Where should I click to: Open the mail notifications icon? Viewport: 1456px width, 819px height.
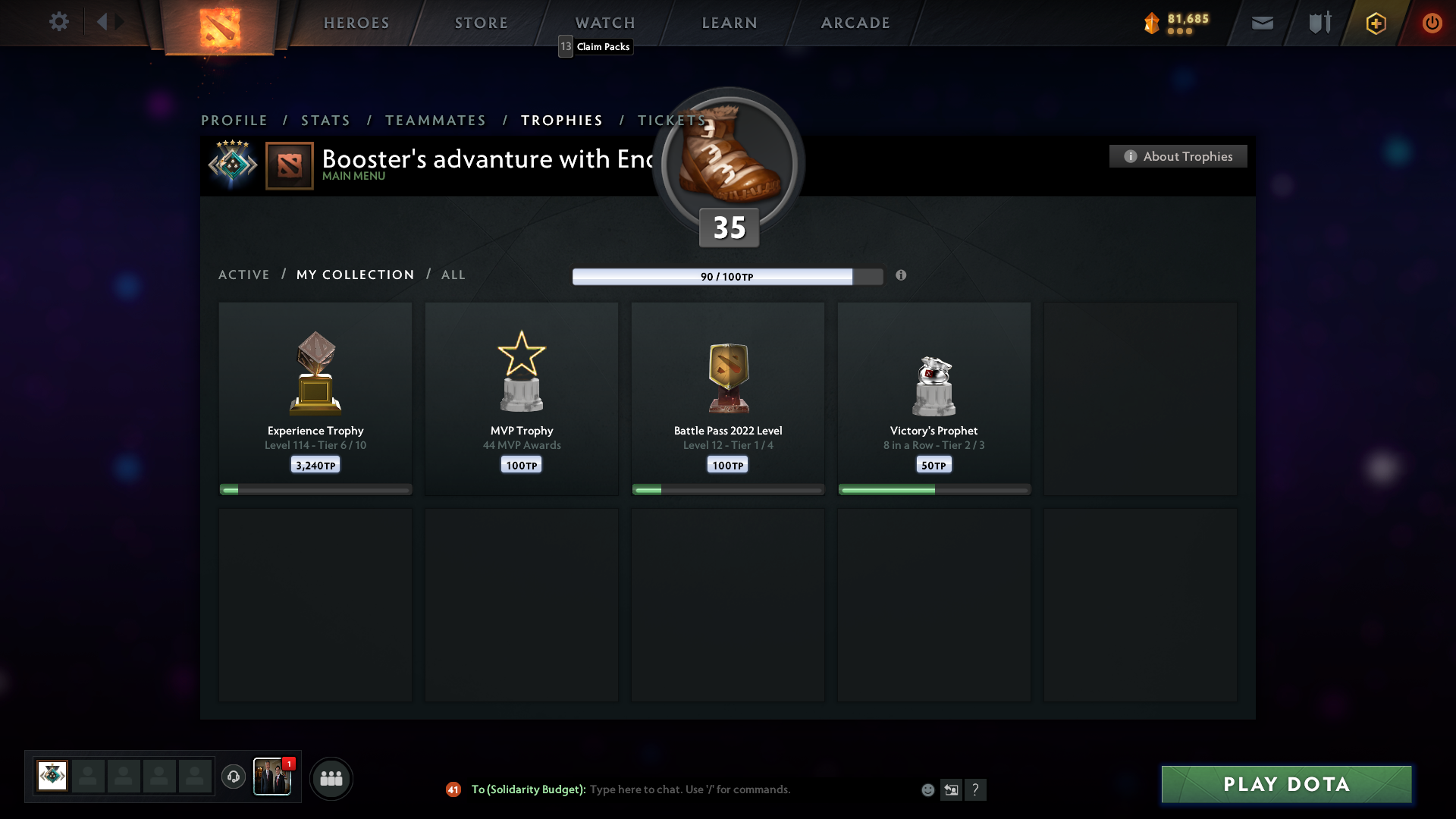[1263, 23]
